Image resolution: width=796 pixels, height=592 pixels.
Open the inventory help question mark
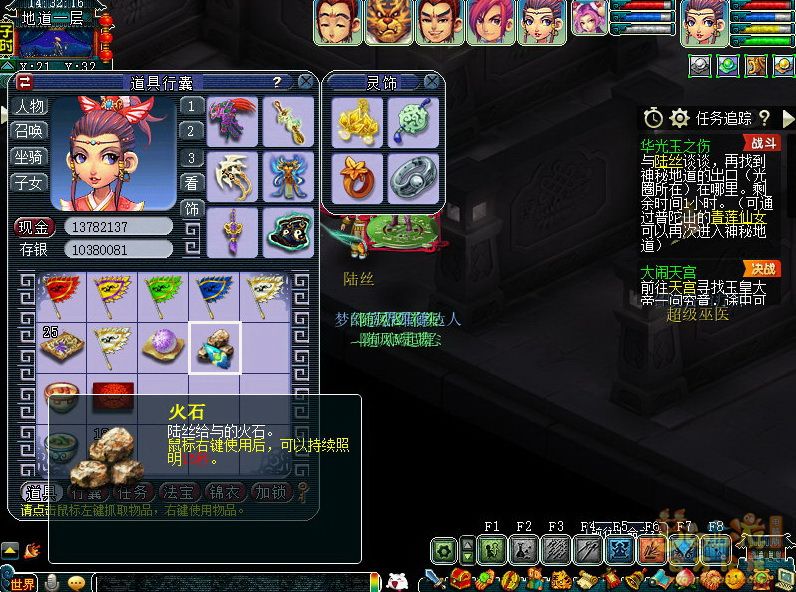coord(276,82)
